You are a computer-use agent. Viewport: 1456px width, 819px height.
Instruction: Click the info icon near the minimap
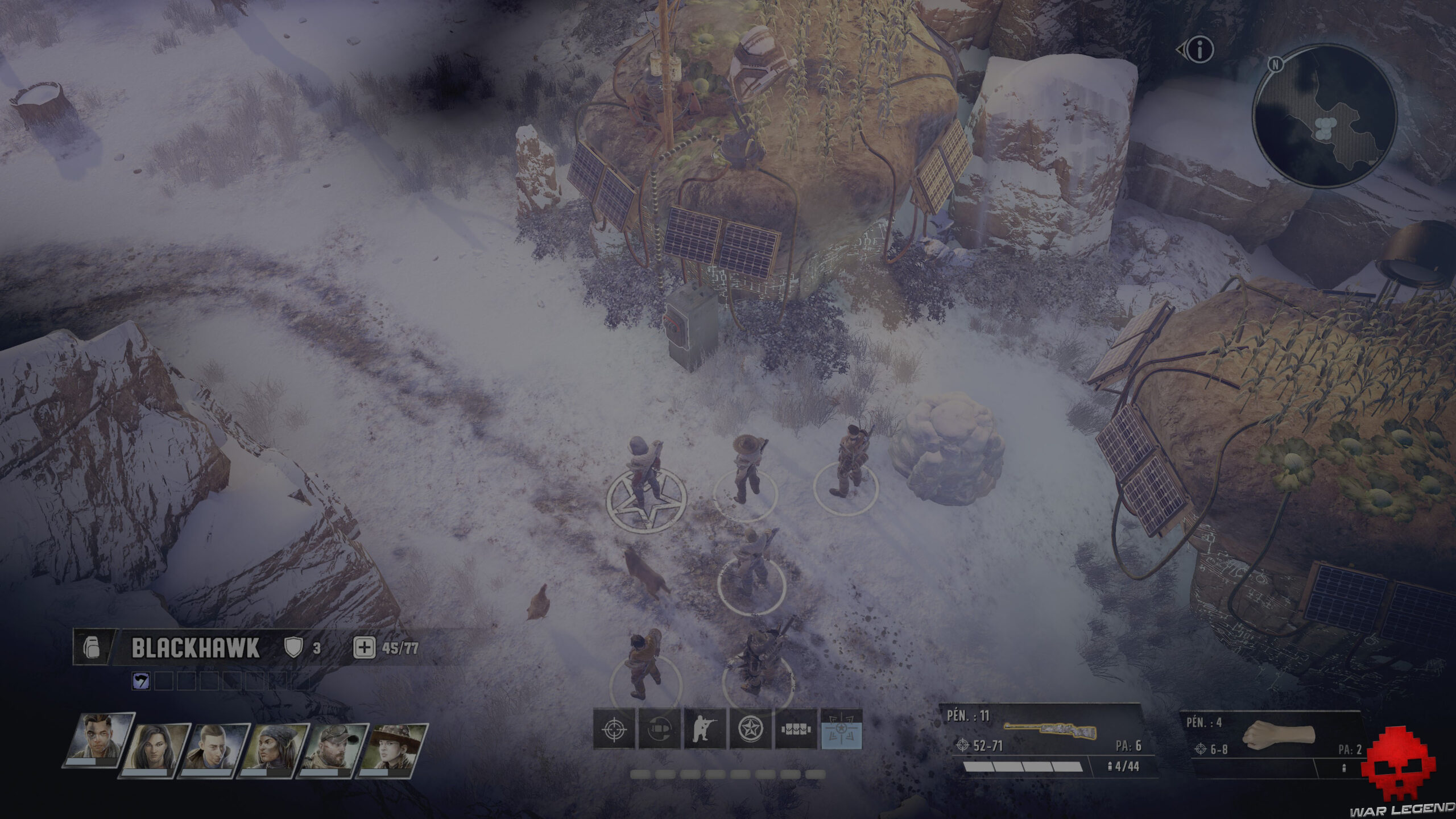pos(1201,50)
